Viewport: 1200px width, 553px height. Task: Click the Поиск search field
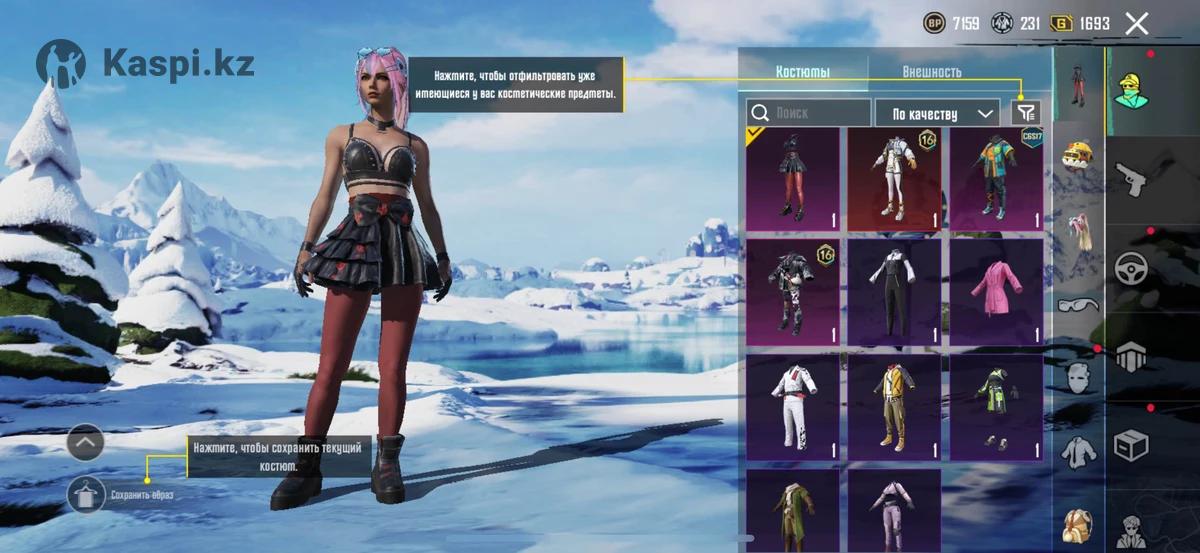[810, 113]
